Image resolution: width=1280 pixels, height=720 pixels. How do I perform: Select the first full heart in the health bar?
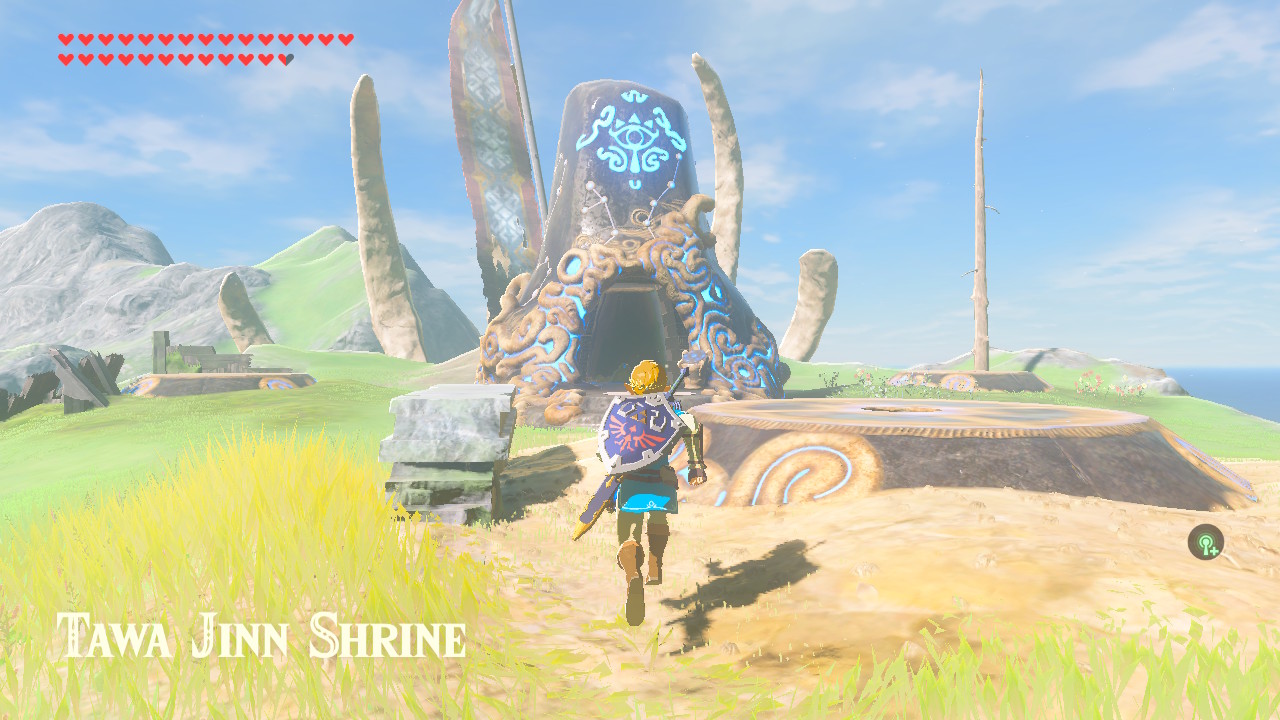click(x=66, y=37)
